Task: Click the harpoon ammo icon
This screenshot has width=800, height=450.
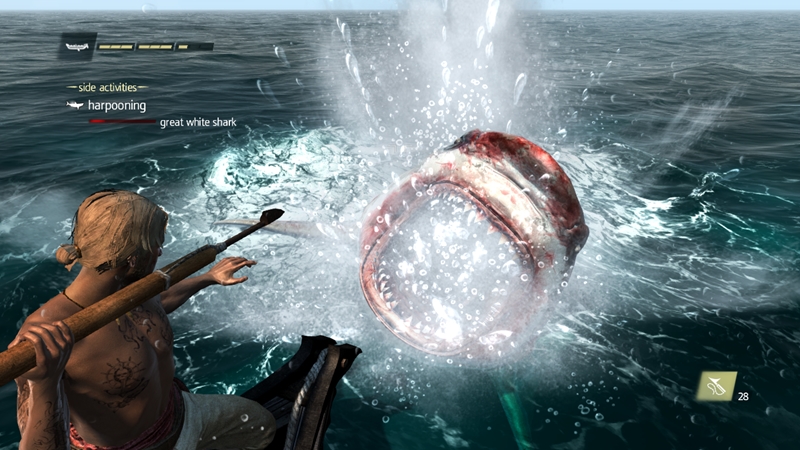Action: pos(717,386)
